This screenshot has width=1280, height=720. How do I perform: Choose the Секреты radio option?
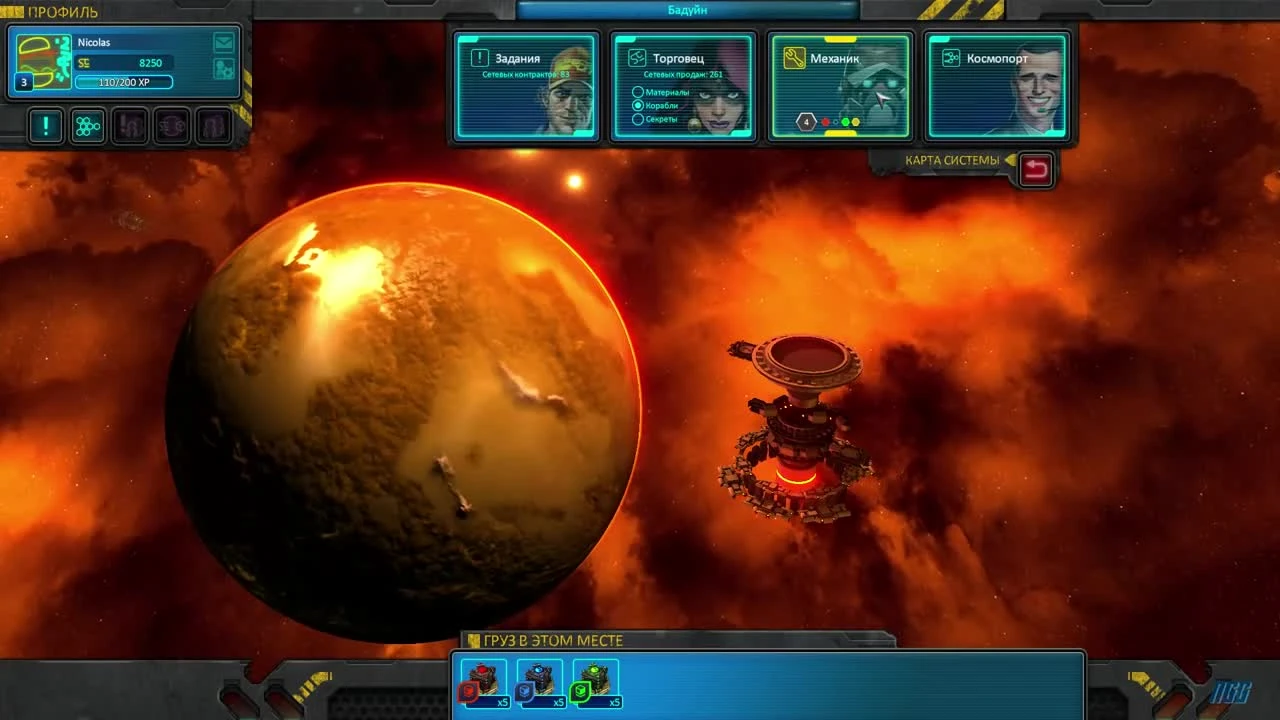point(636,118)
